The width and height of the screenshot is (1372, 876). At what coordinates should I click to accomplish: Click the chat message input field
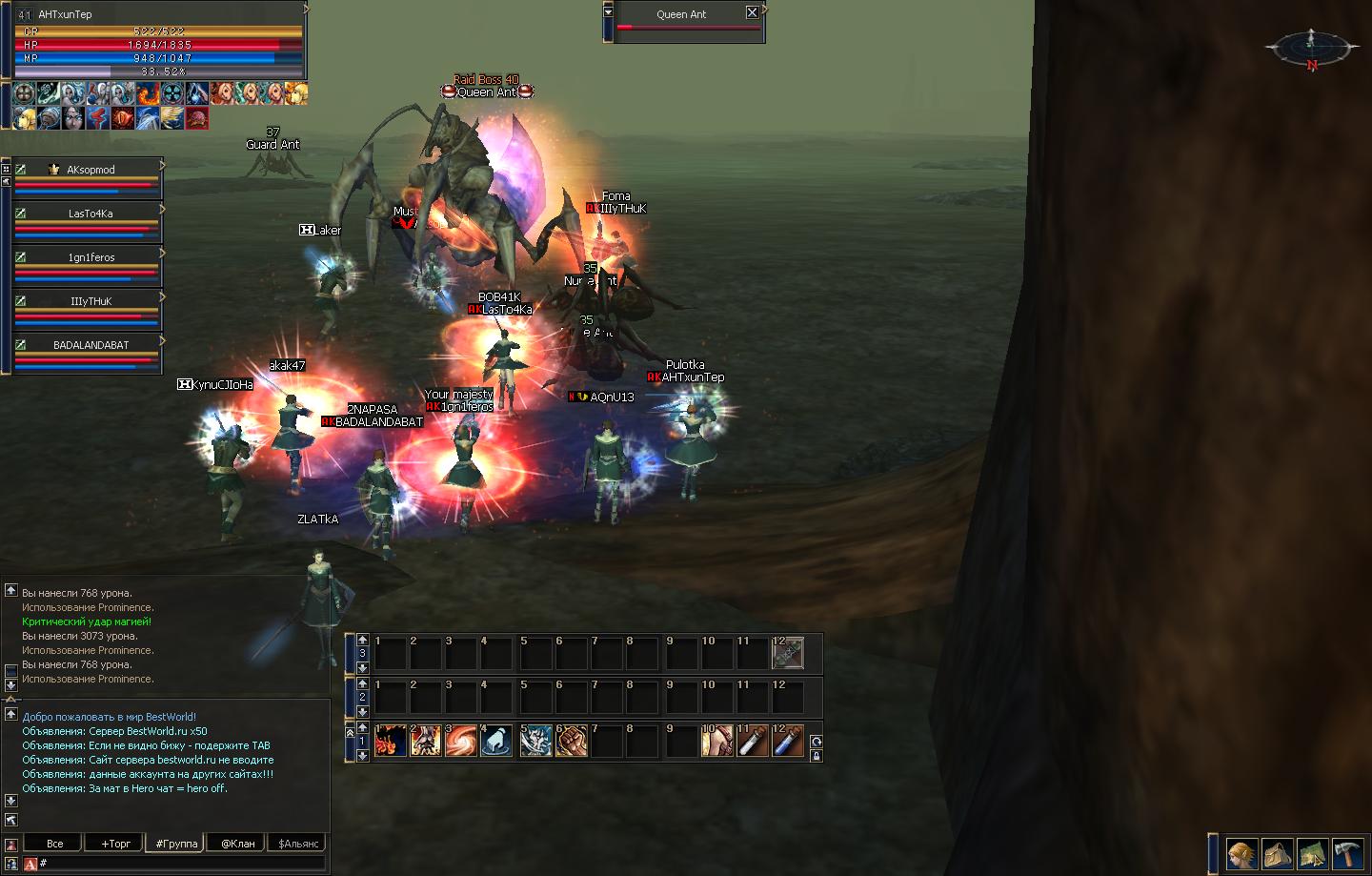(x=181, y=864)
